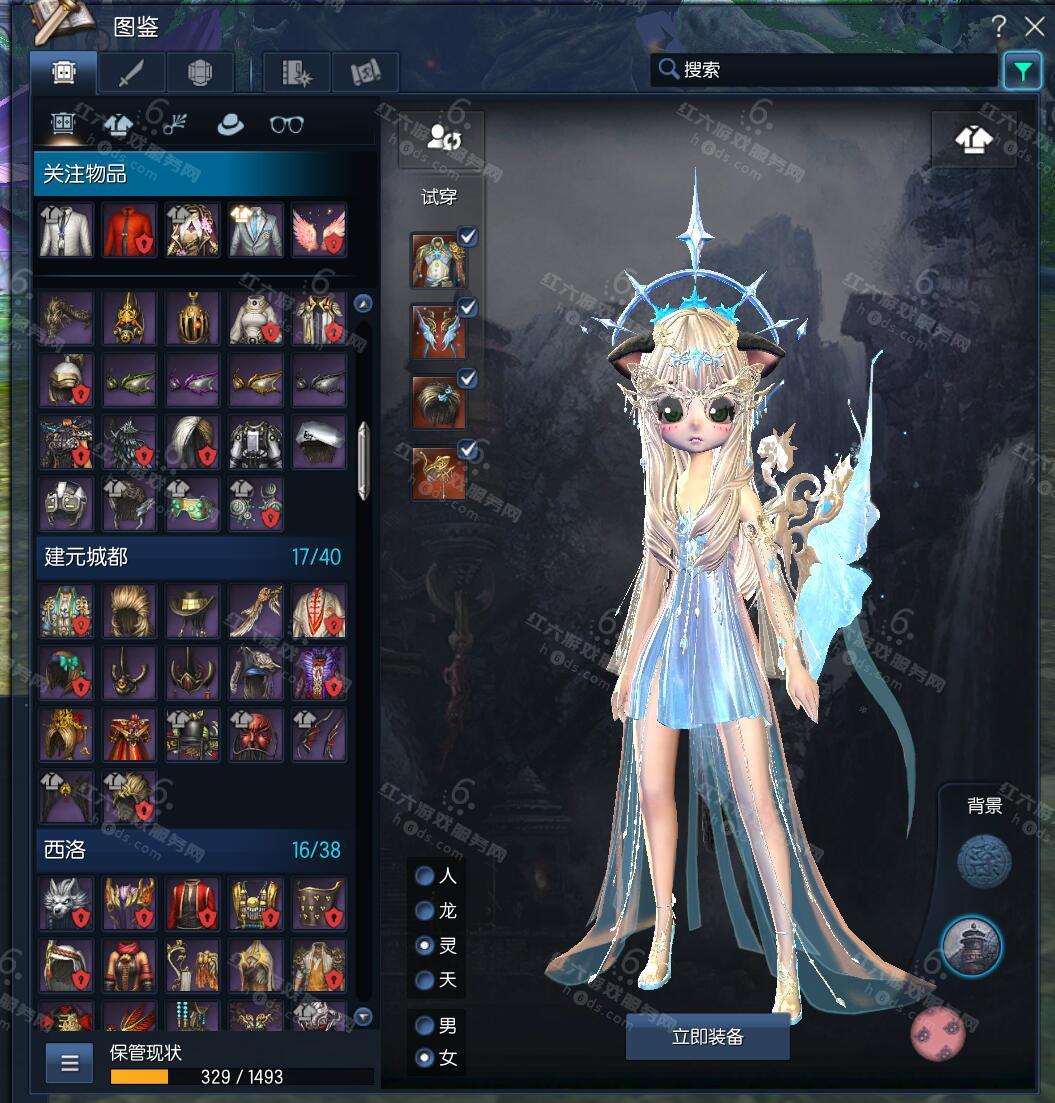This screenshot has width=1055, height=1103.
Task: Choose the pink spotted background ball
Action: 937,1032
